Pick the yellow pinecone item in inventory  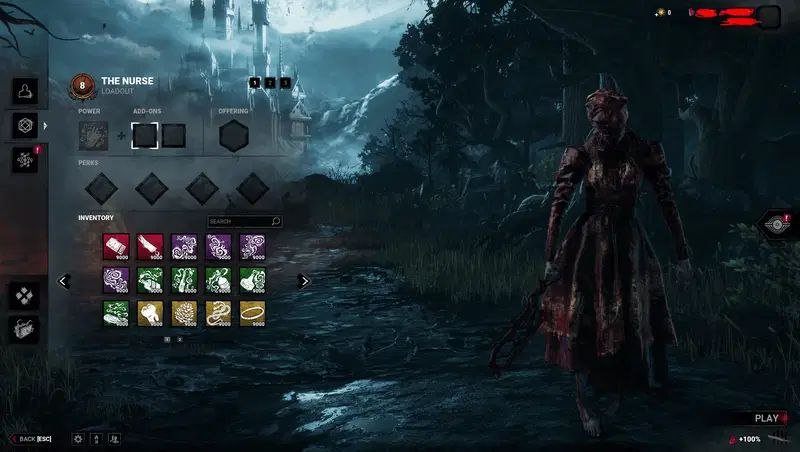coord(184,314)
